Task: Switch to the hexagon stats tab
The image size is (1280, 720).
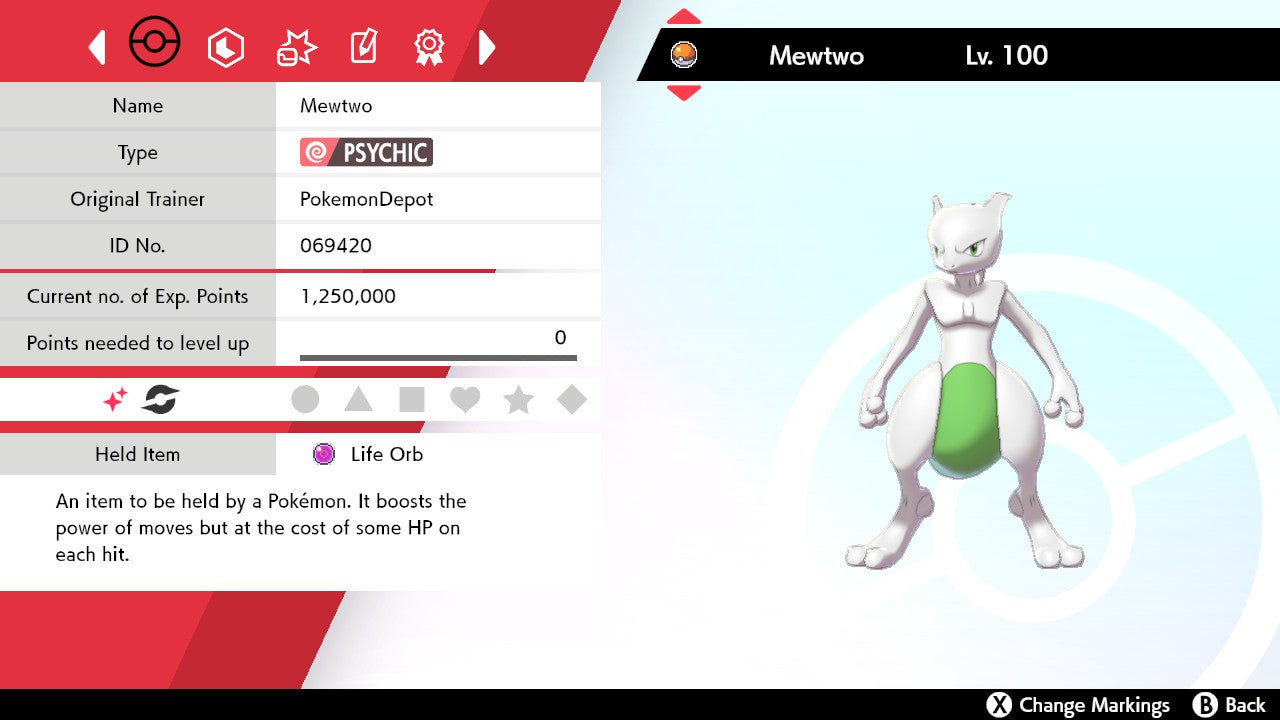Action: 225,47
